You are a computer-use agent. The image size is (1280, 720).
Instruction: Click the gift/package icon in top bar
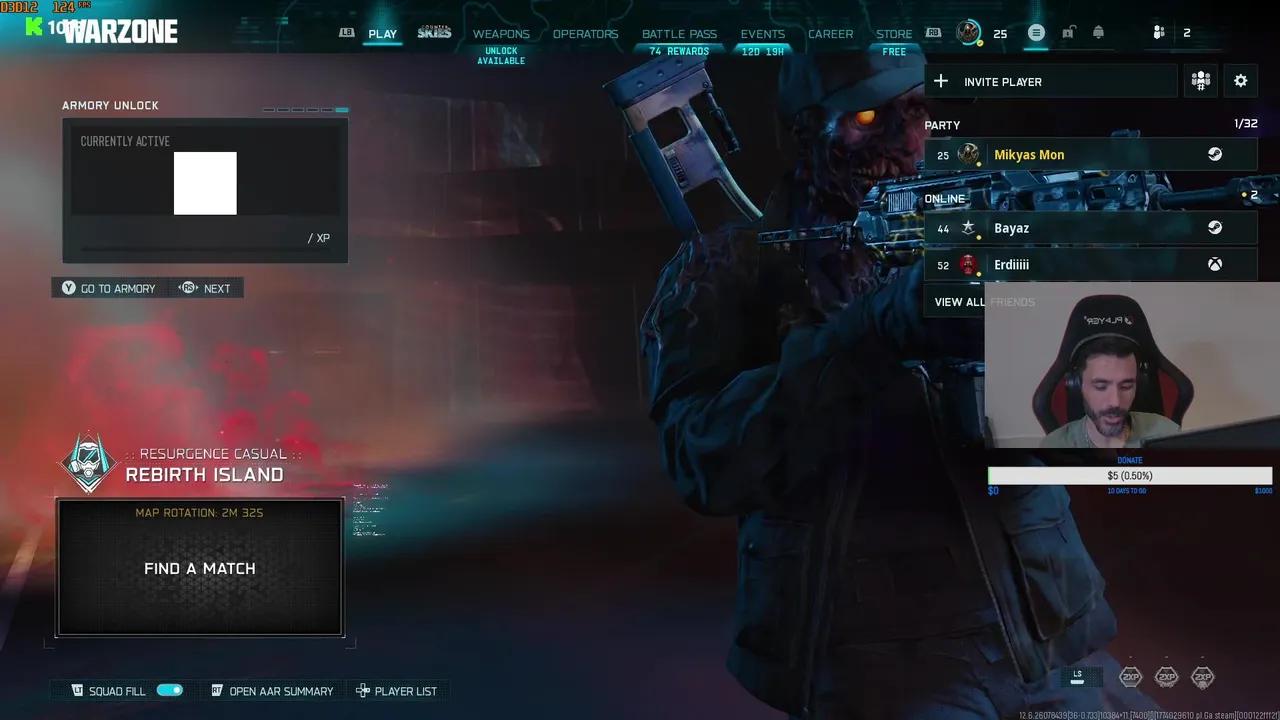(1098, 32)
